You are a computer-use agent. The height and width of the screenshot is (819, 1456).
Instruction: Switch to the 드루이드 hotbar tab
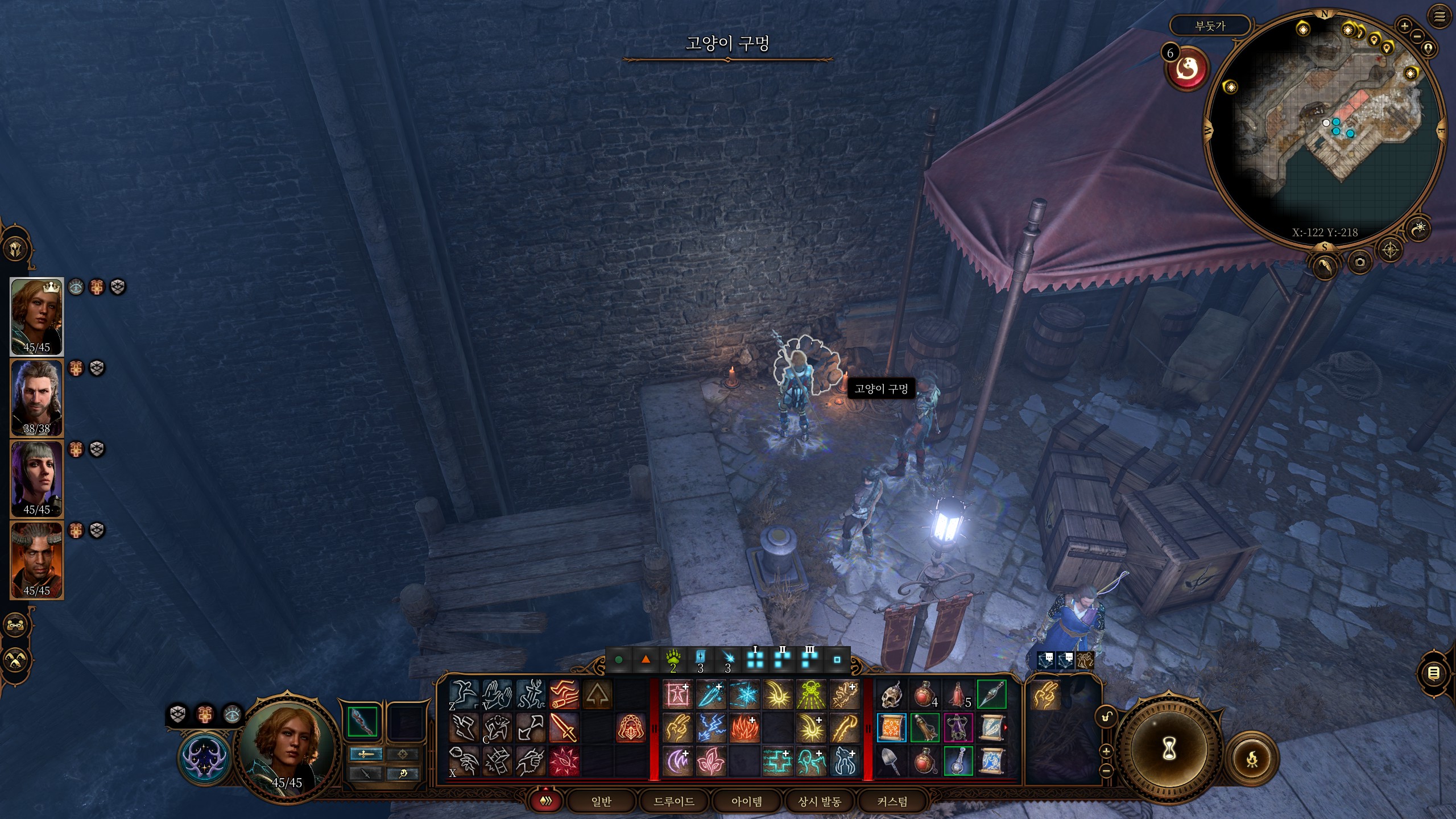point(673,801)
